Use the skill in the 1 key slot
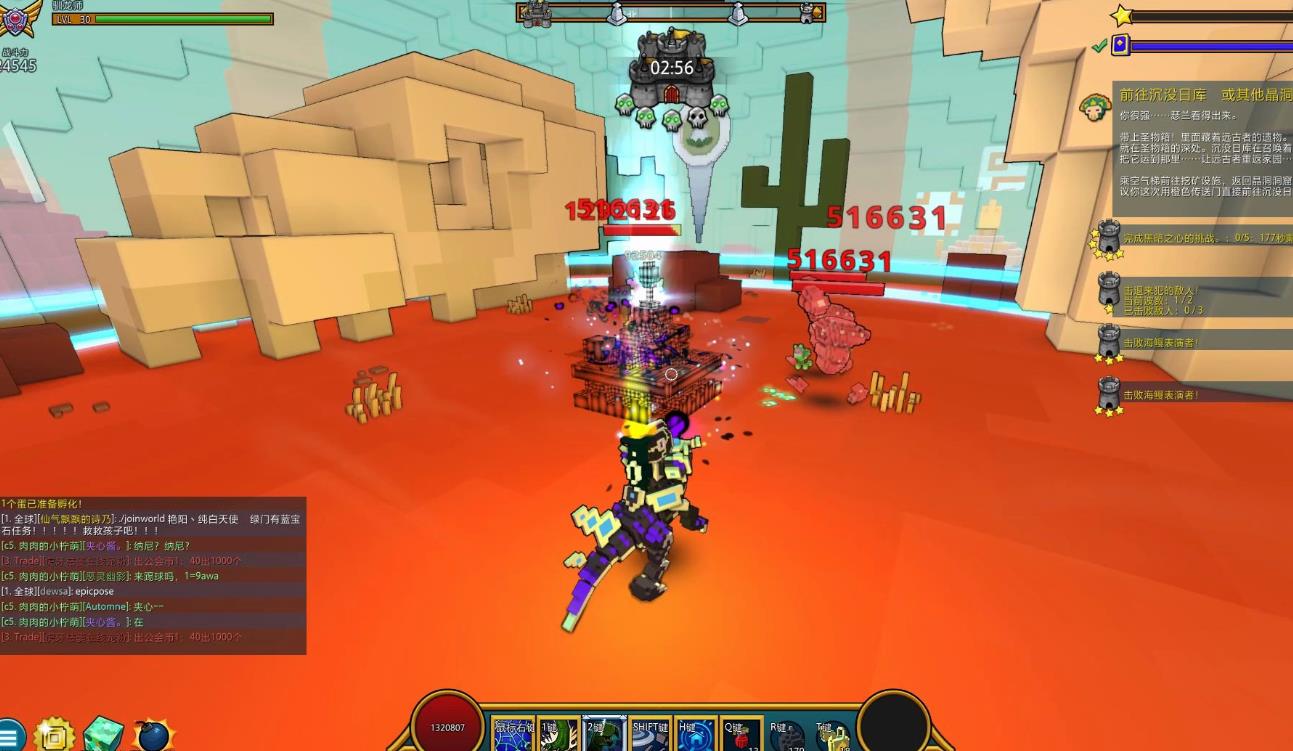The height and width of the screenshot is (751, 1293). coord(558,735)
